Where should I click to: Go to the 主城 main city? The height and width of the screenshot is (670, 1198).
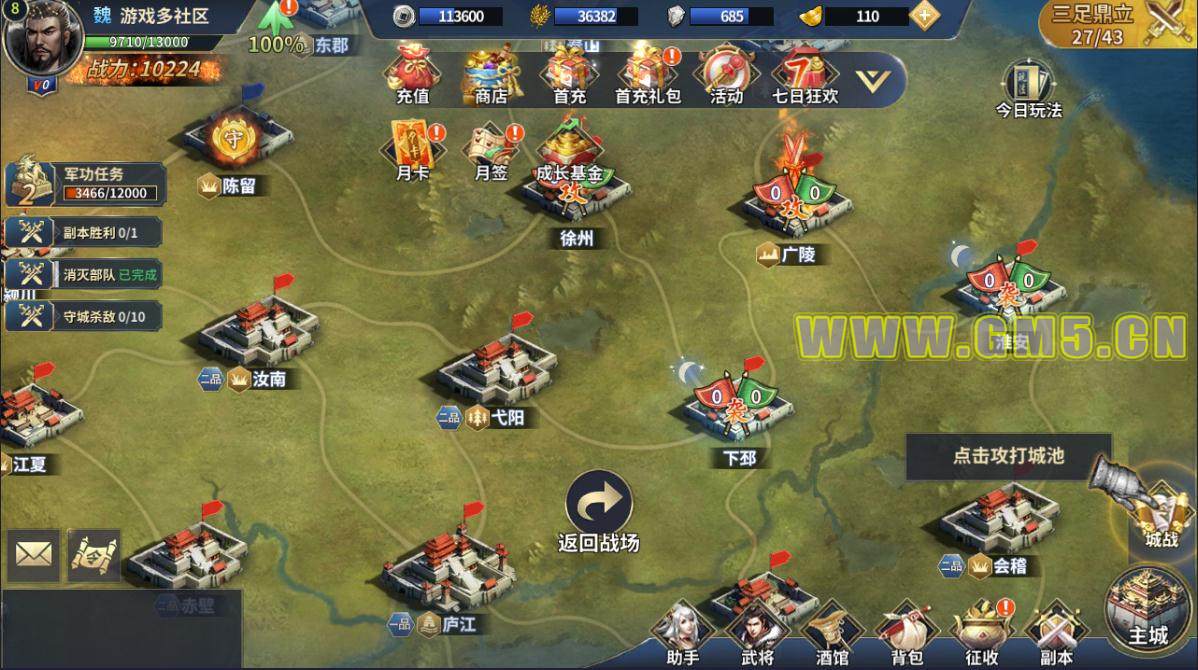(x=1148, y=608)
